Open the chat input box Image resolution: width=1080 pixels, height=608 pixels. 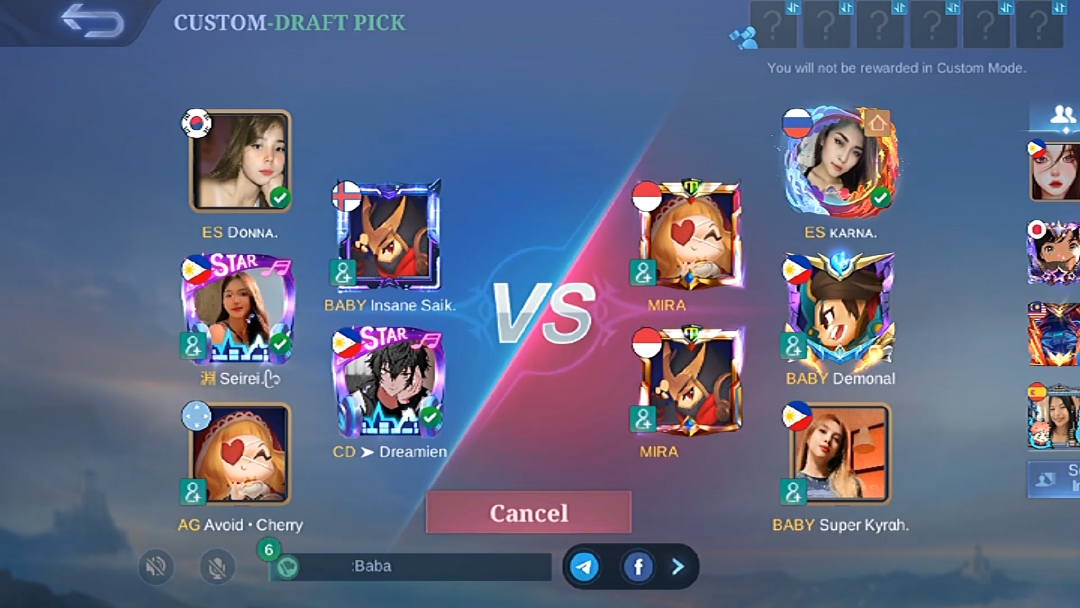pos(410,567)
